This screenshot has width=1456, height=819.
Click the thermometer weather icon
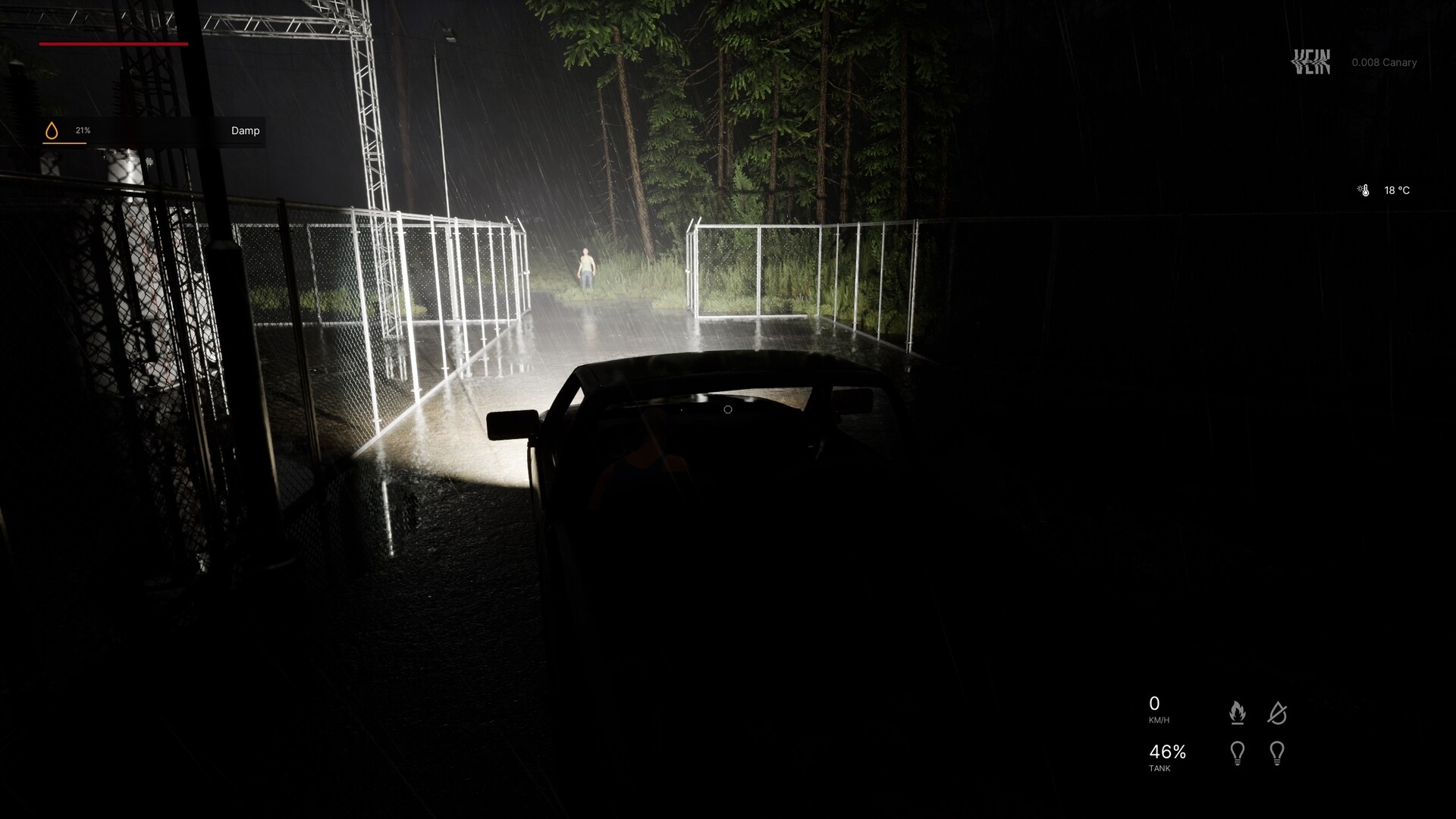point(1363,190)
